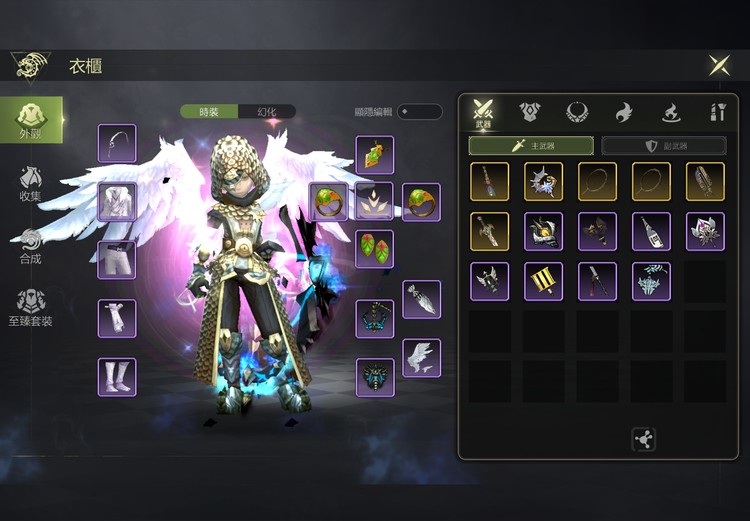Screen dimensions: 750x521
Task: Open the necklace accessory category tab
Action: point(577,113)
